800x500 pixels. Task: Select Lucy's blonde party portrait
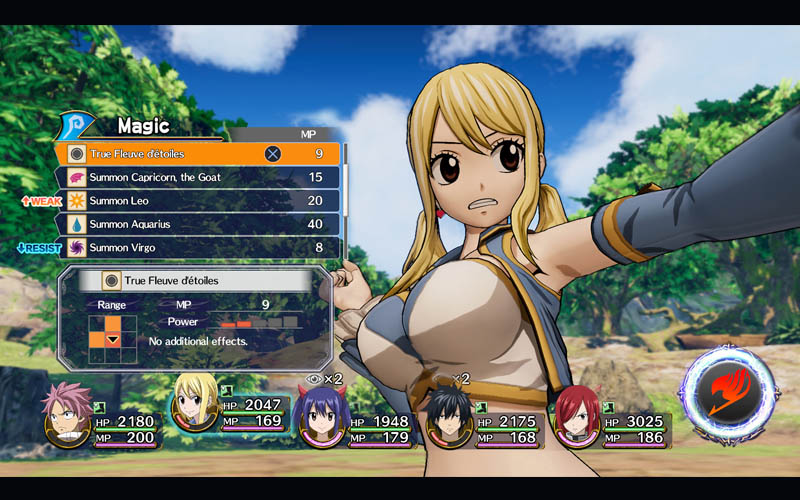tap(193, 402)
